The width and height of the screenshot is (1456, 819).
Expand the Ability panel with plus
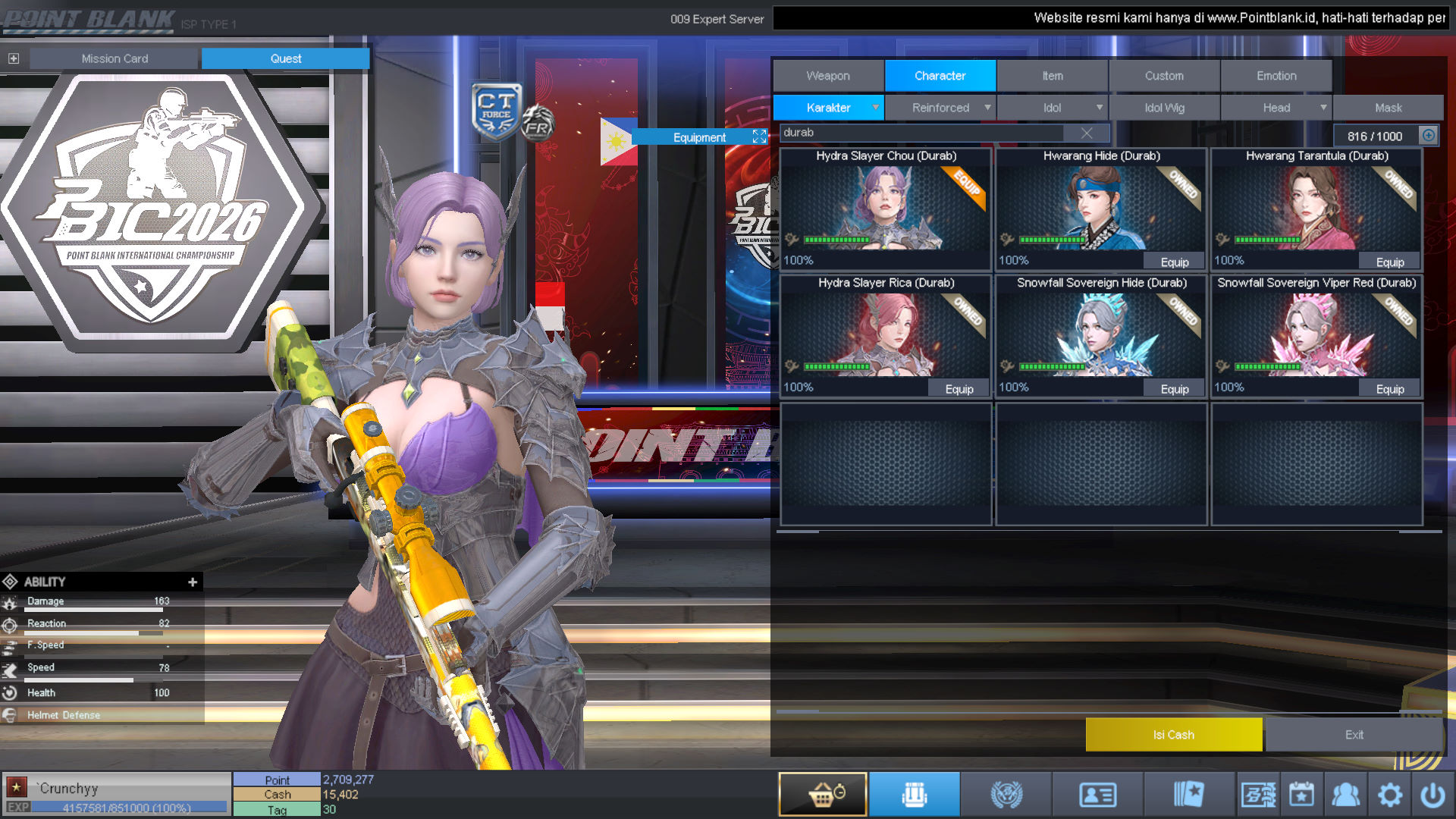click(193, 582)
